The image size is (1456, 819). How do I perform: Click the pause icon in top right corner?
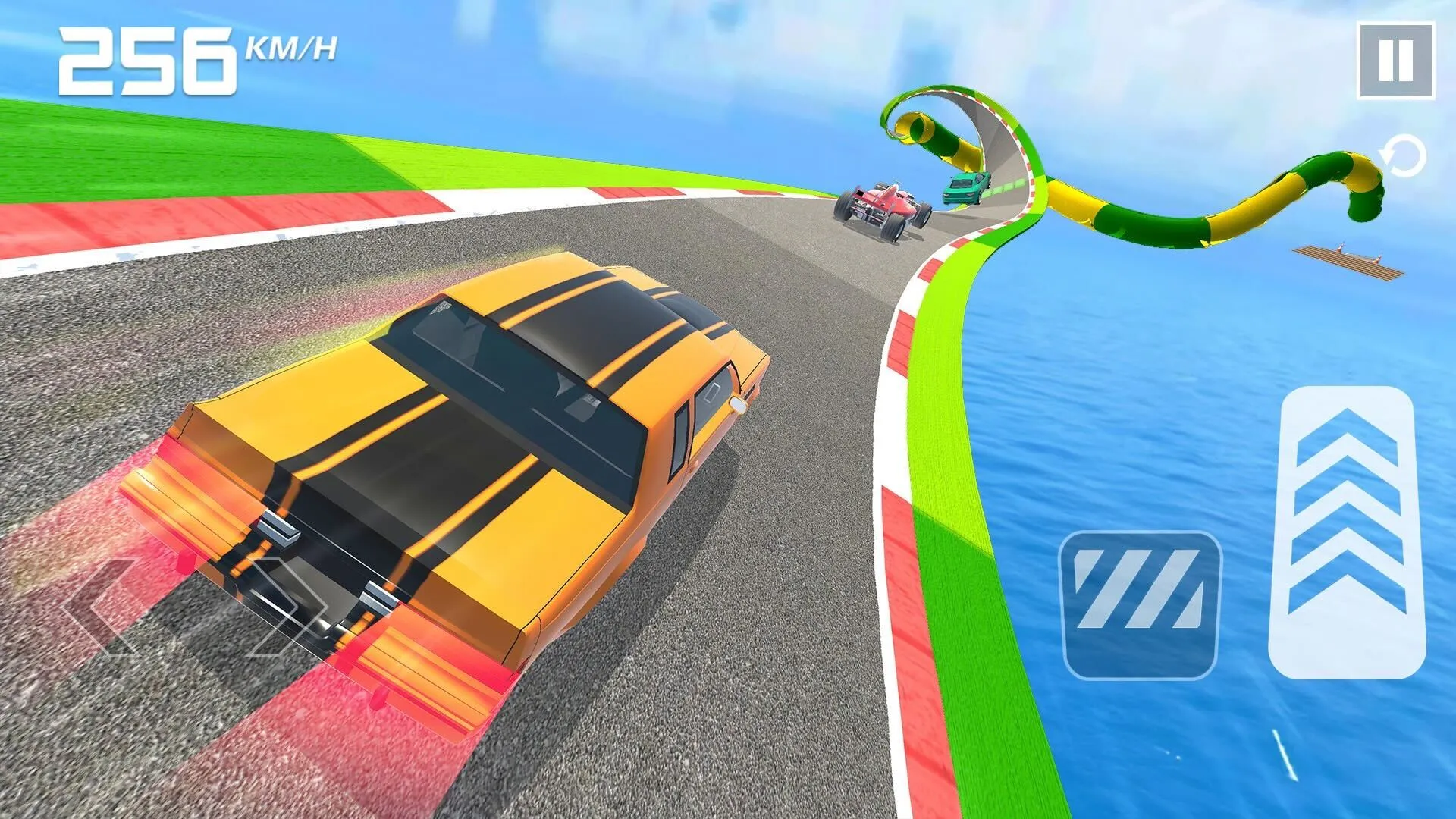1398,59
